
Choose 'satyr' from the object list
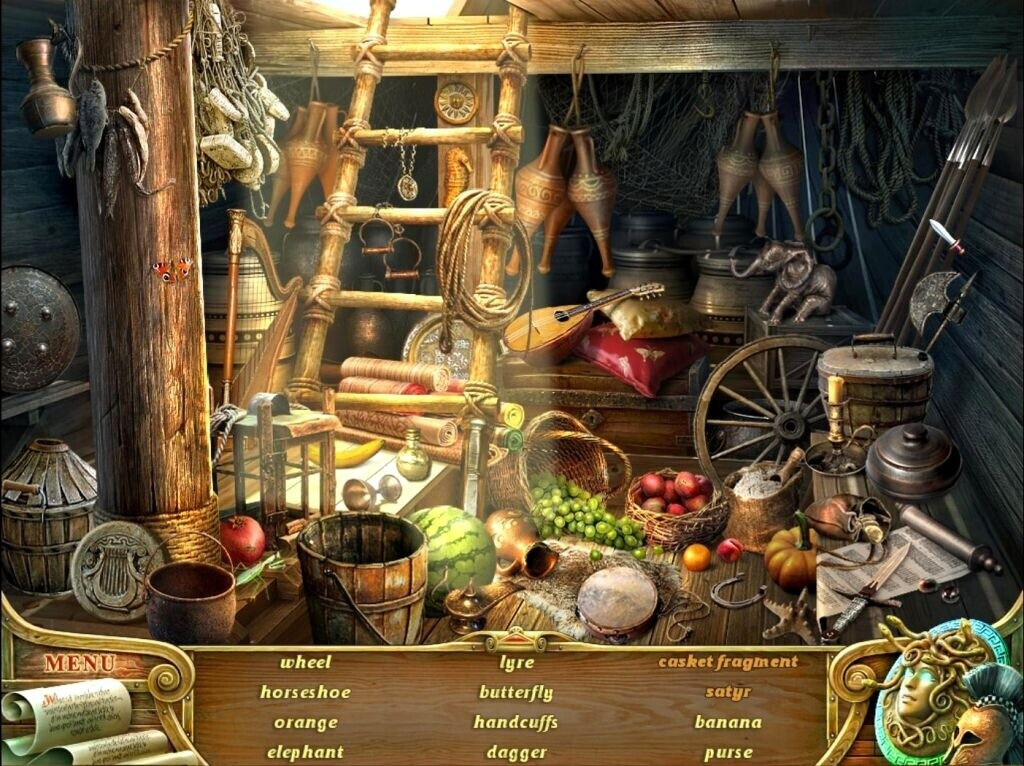pyautogui.click(x=727, y=691)
